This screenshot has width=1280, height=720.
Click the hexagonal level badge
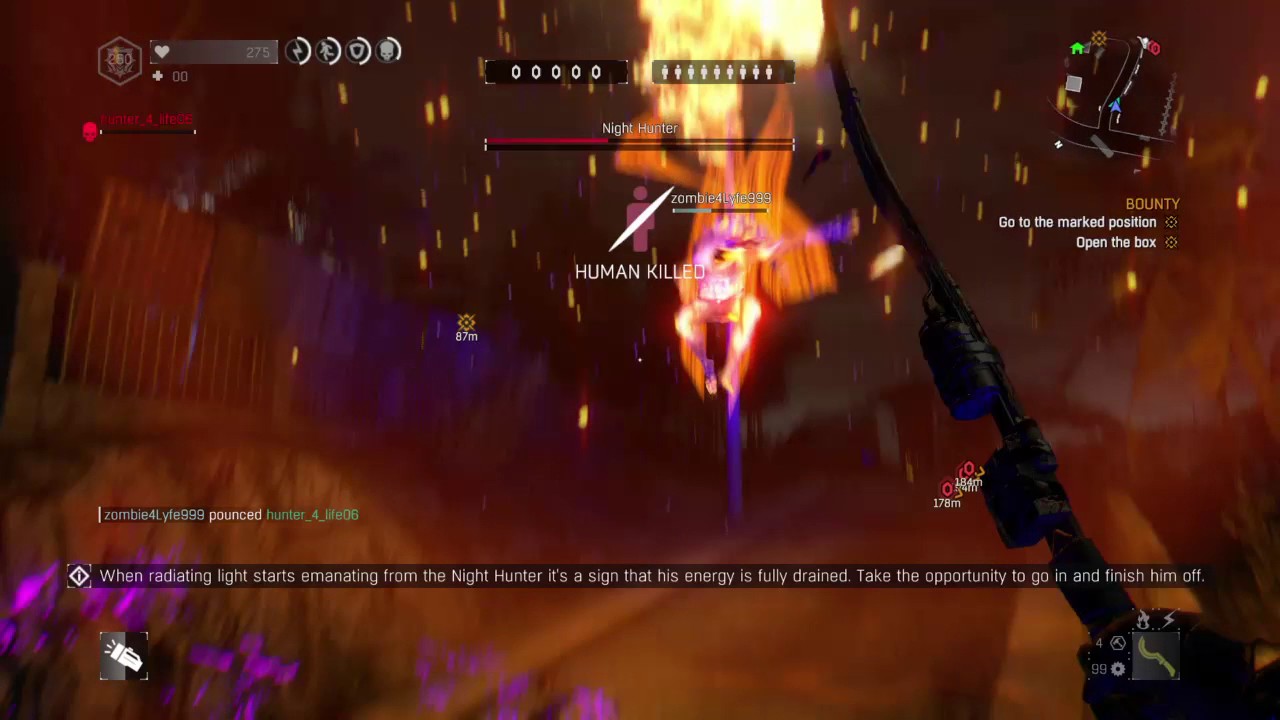tap(120, 59)
